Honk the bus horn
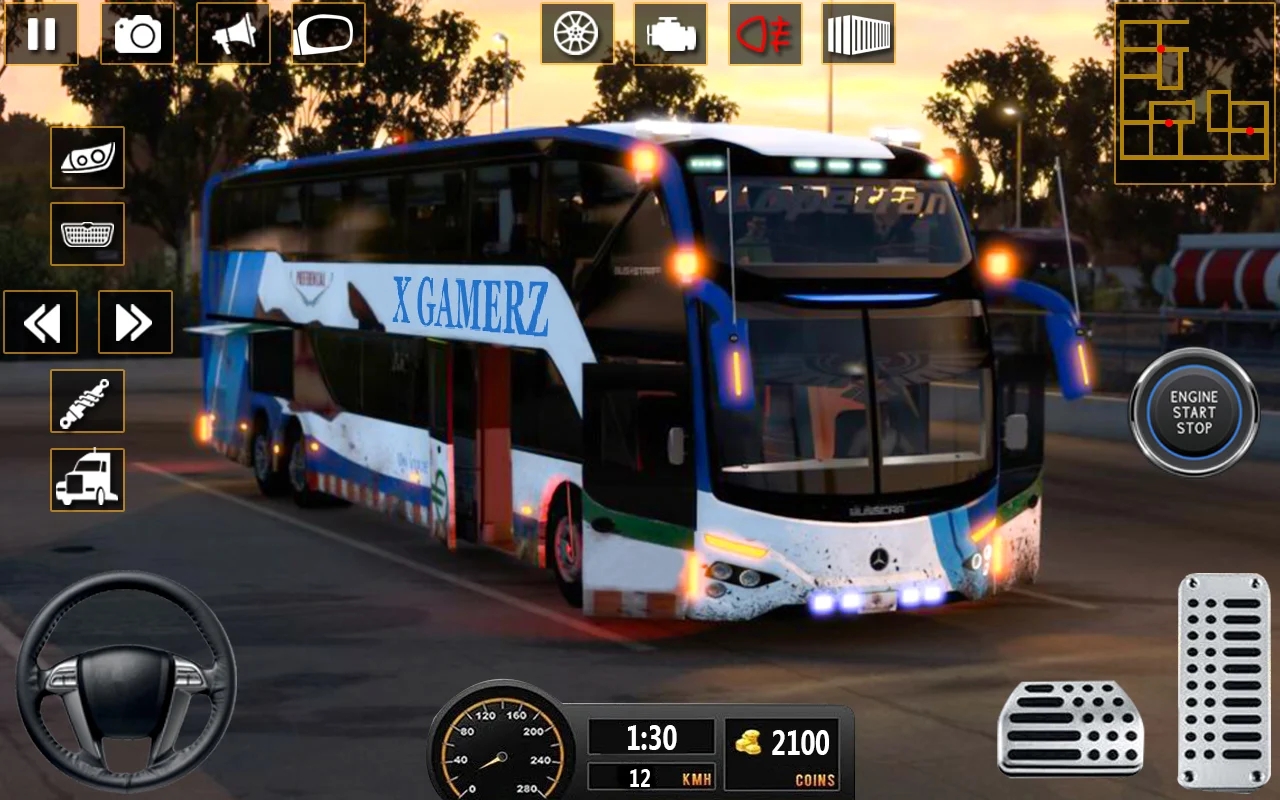 pyautogui.click(x=232, y=34)
